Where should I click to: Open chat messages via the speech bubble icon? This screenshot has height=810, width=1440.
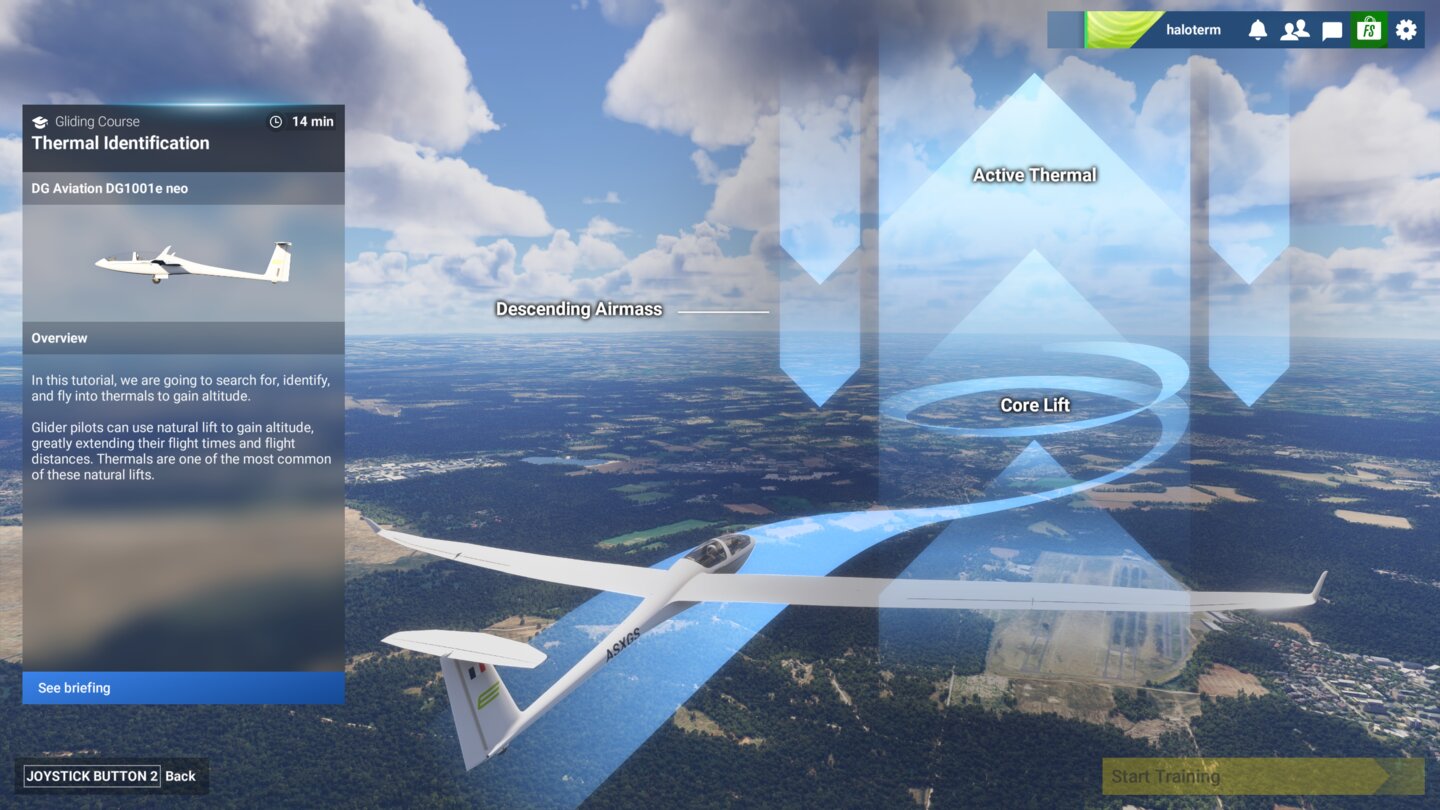[1332, 29]
